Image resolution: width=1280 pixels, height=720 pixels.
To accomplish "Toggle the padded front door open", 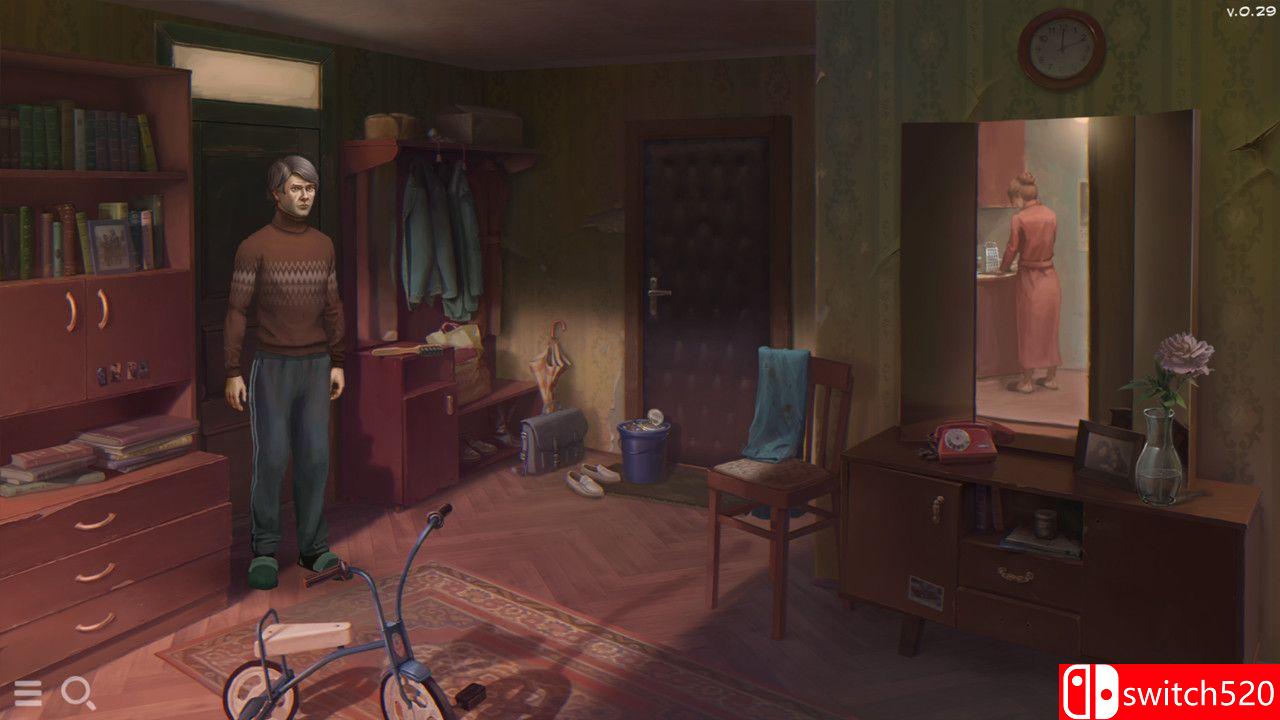I will click(706, 280).
